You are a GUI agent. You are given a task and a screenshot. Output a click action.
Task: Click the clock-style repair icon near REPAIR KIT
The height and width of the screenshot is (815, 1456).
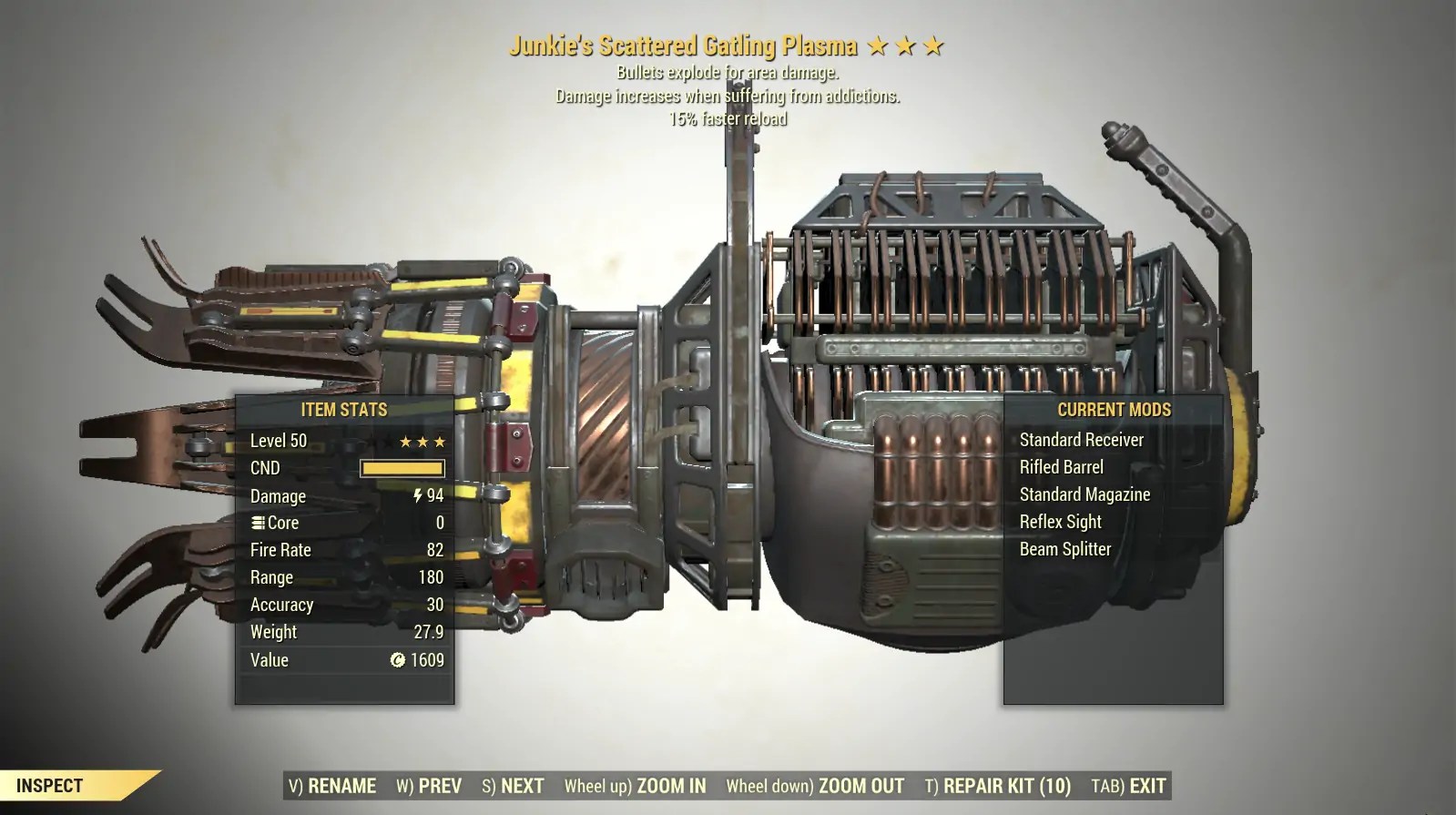point(931,785)
